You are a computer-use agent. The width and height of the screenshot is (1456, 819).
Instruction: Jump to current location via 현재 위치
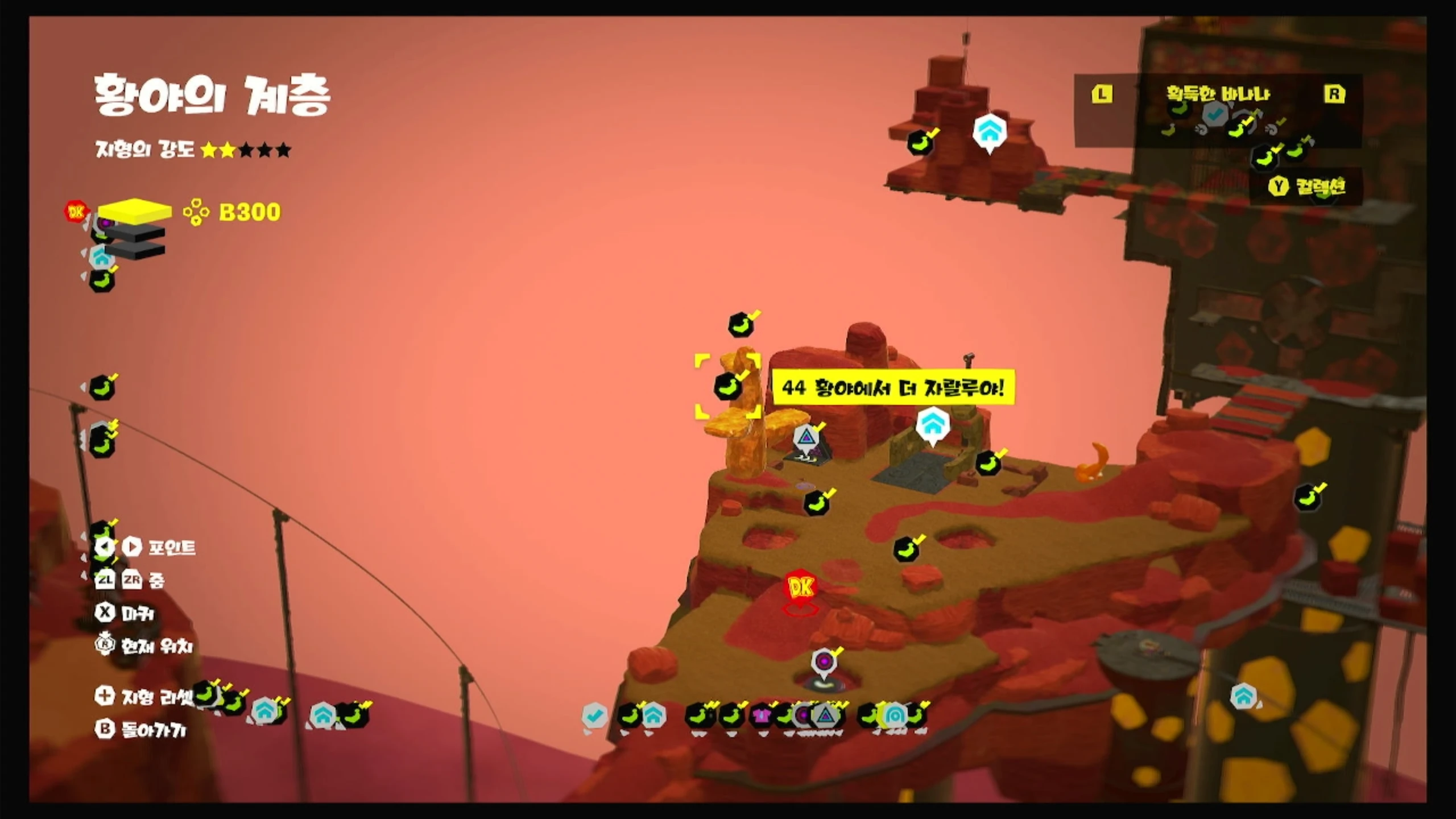(x=144, y=646)
